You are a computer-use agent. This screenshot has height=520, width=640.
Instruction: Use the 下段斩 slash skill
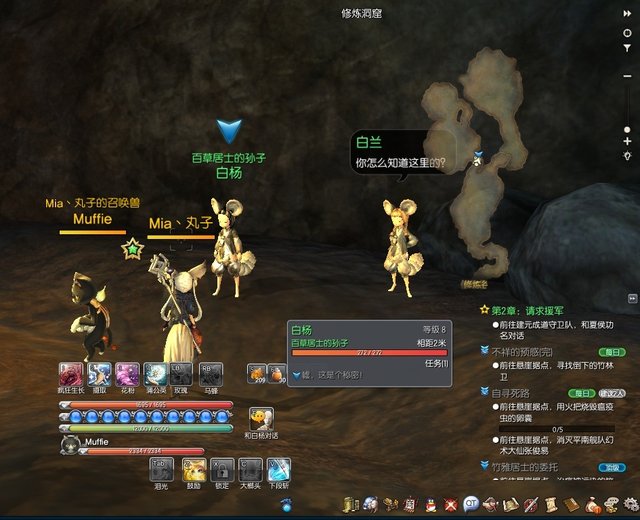[x=278, y=469]
